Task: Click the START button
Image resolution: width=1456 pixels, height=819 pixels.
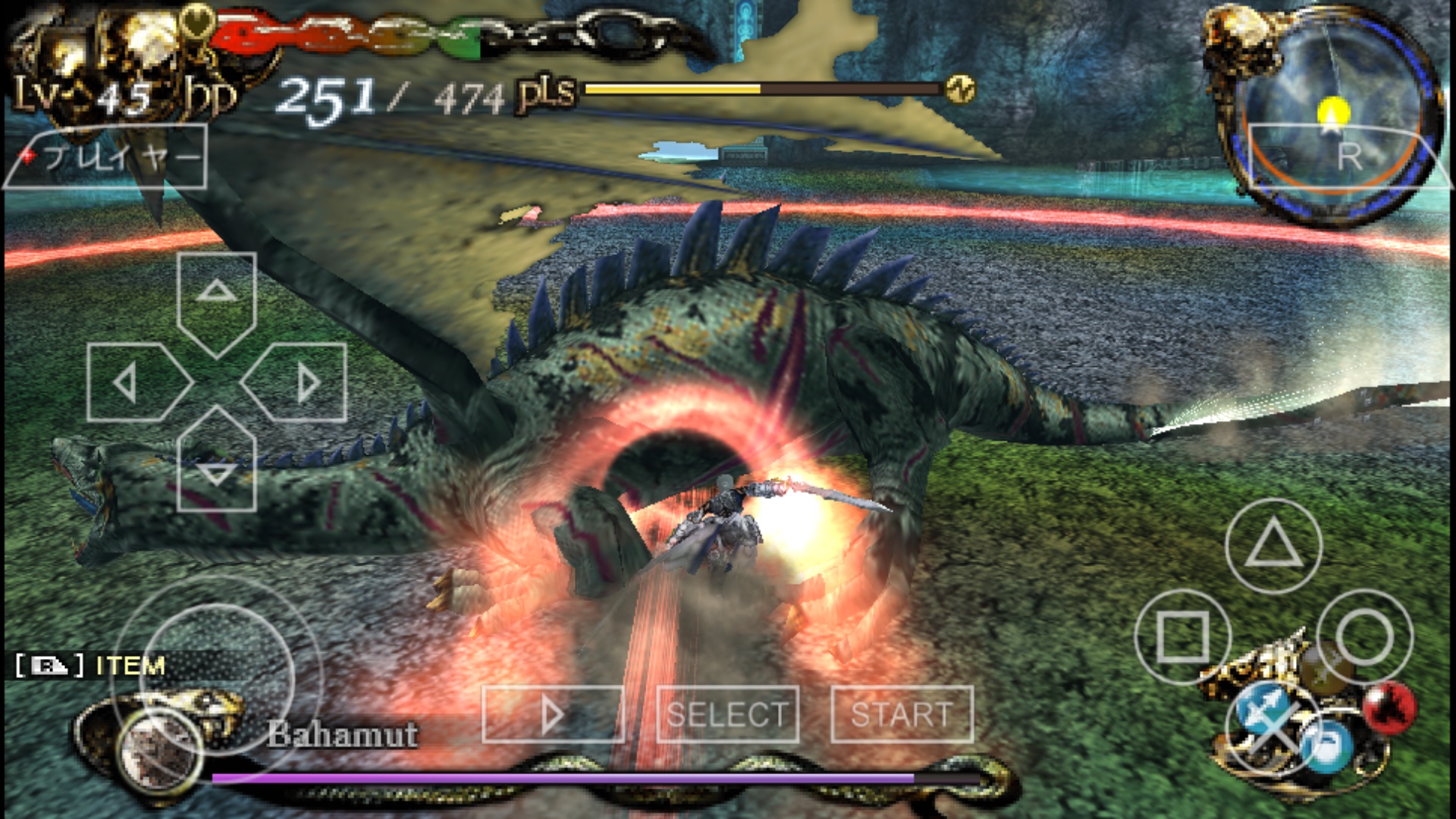Action: click(902, 714)
